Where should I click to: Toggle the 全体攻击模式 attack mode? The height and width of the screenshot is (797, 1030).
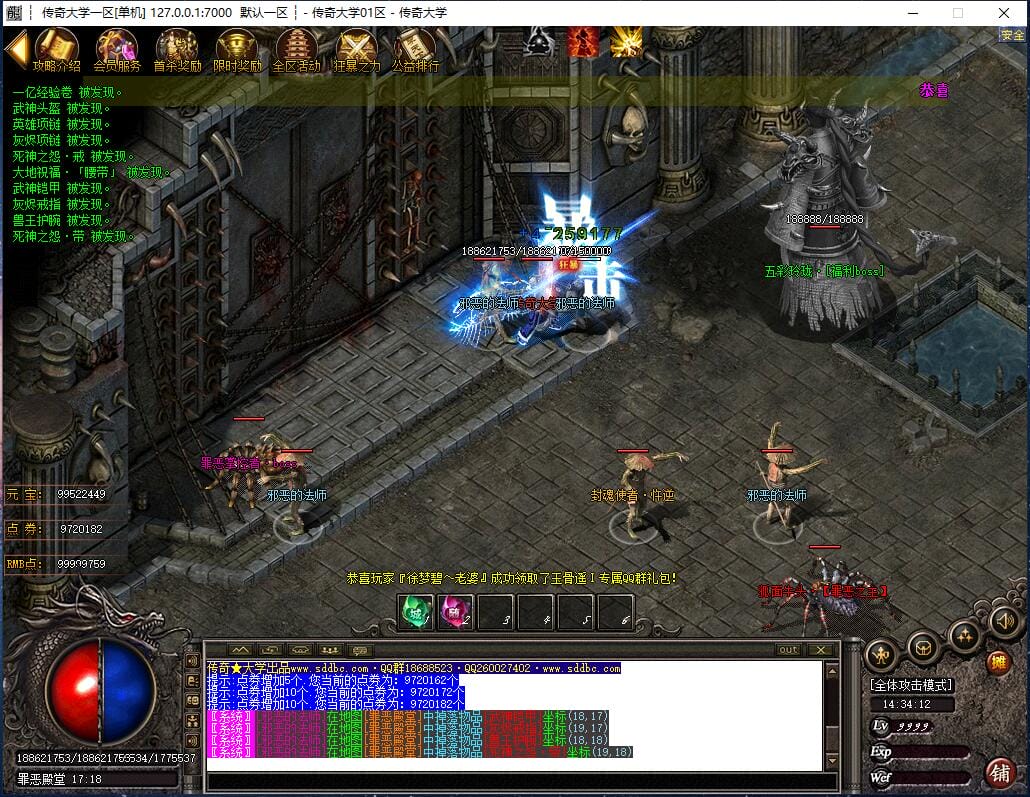coord(911,685)
